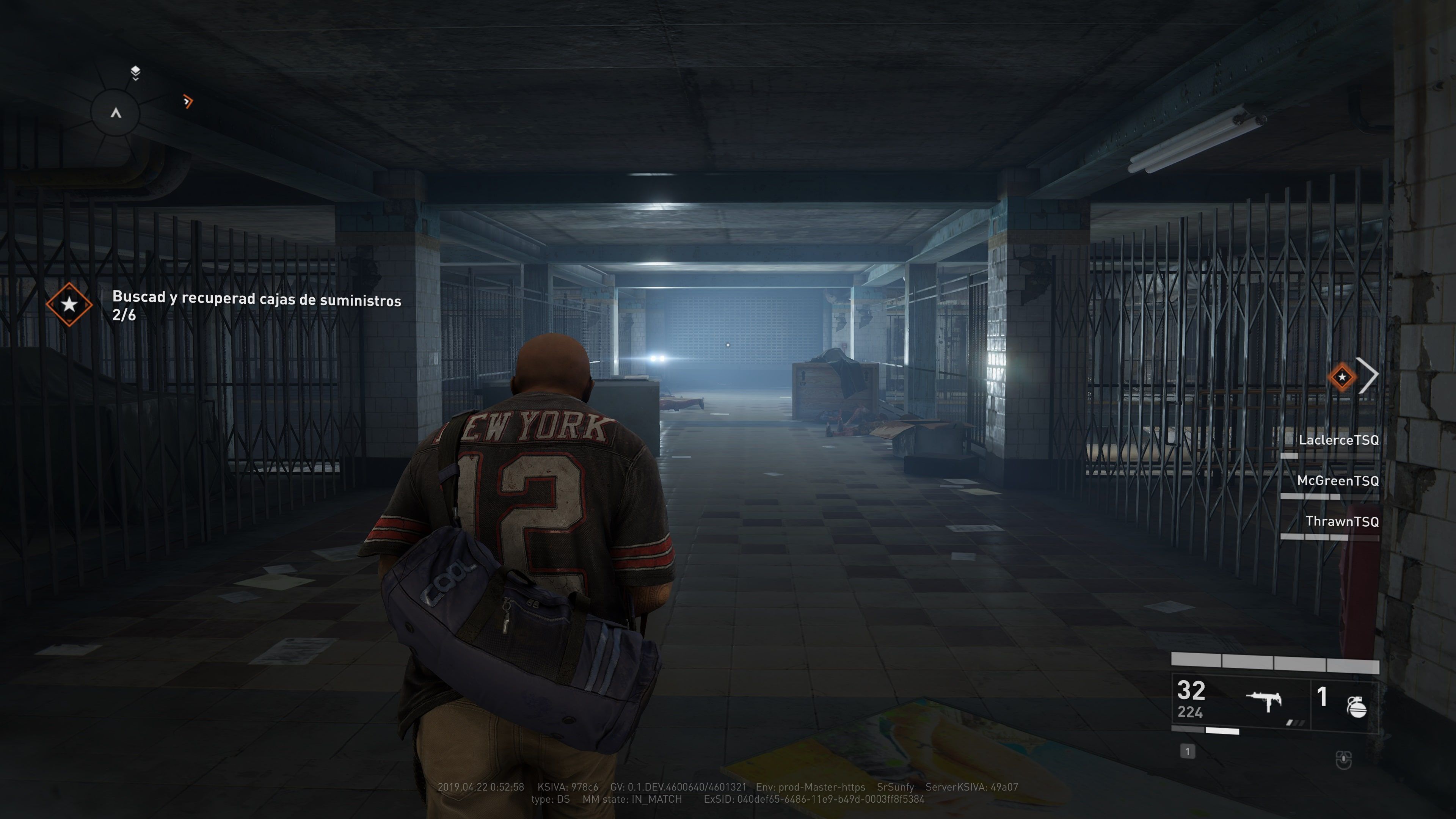
Task: Click the orange objective waypoint marker with arrow
Action: click(1342, 377)
